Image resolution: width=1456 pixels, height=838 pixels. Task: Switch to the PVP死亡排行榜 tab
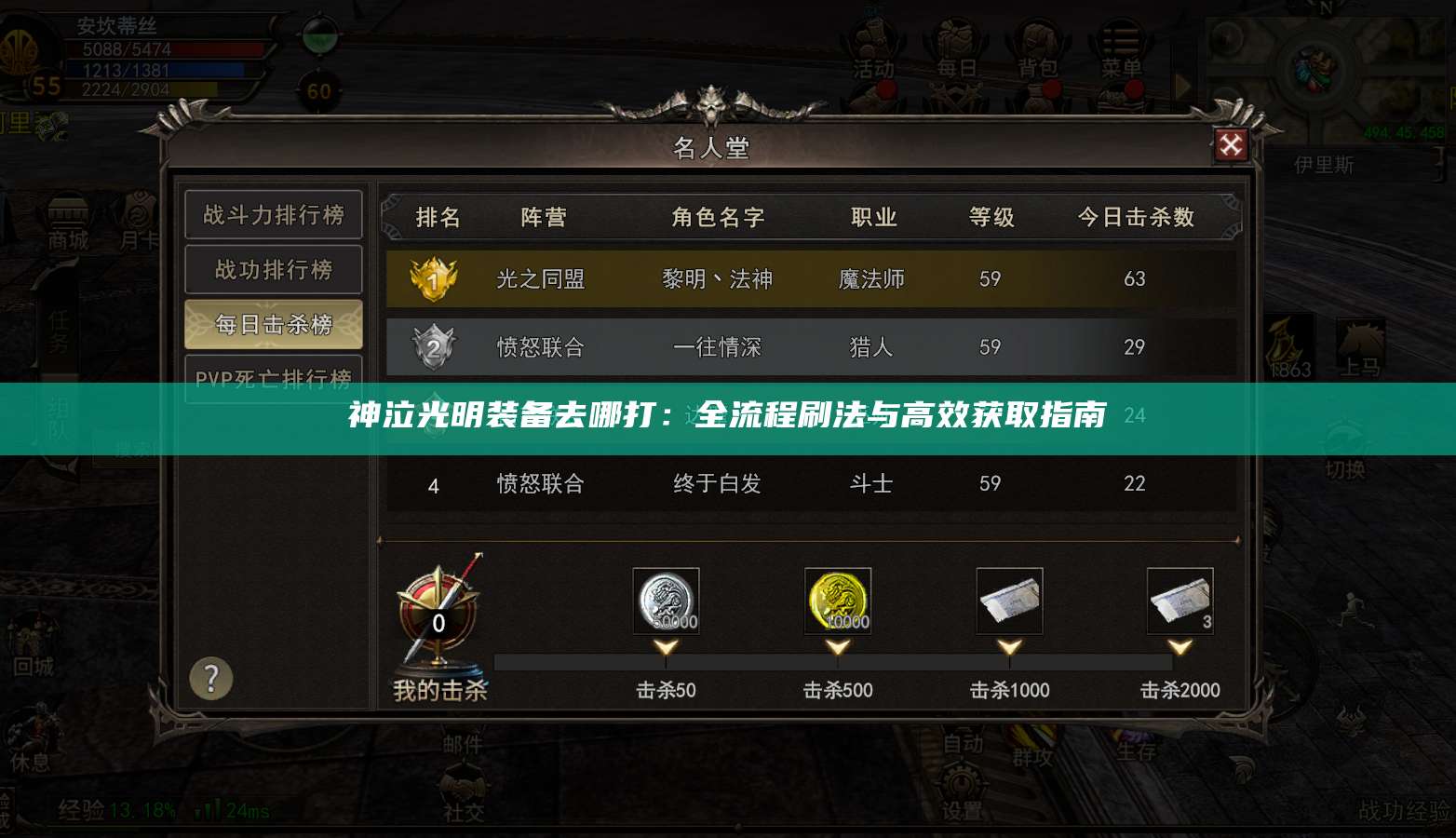(x=273, y=379)
